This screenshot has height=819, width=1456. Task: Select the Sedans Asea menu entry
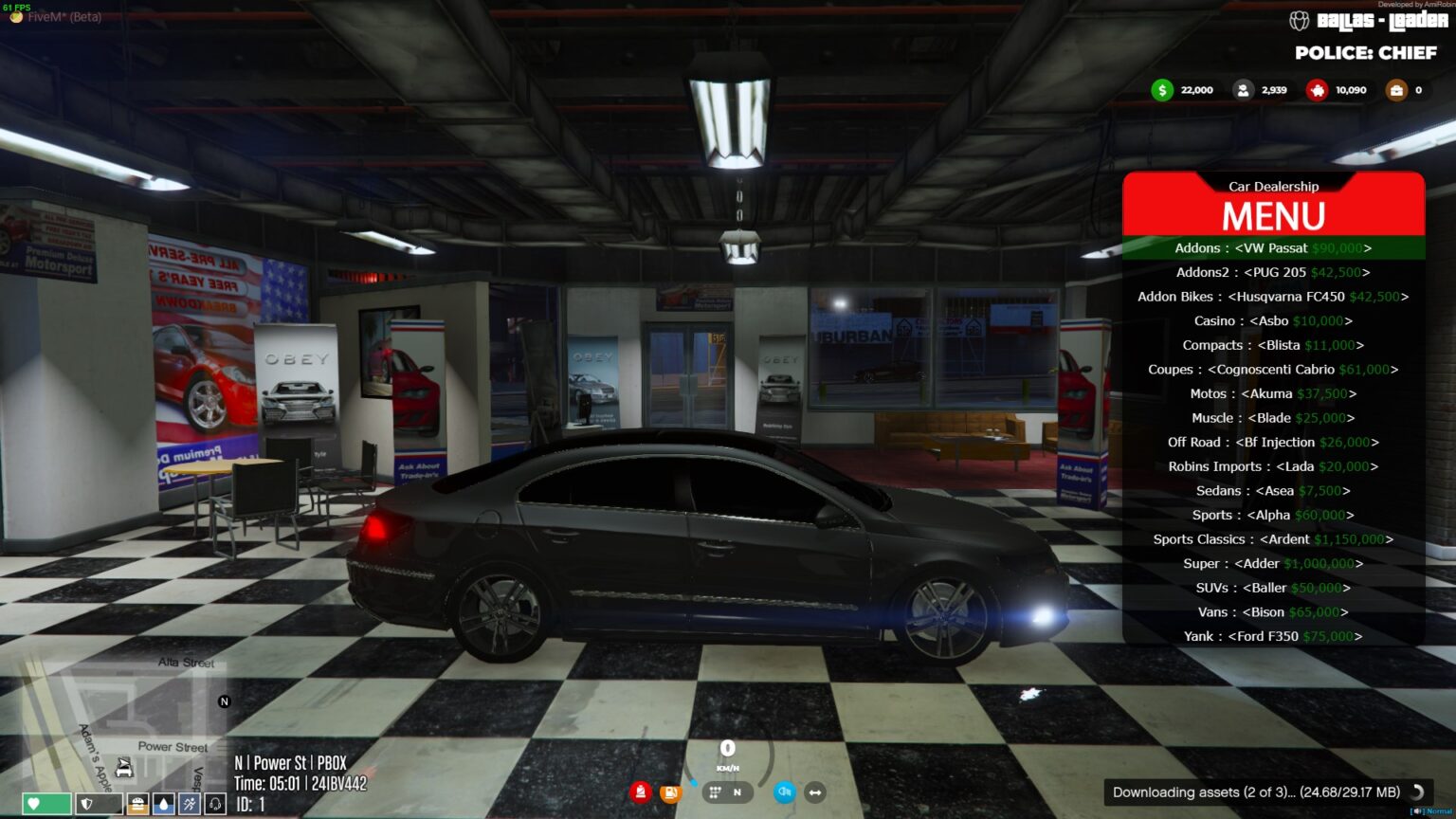[1273, 490]
